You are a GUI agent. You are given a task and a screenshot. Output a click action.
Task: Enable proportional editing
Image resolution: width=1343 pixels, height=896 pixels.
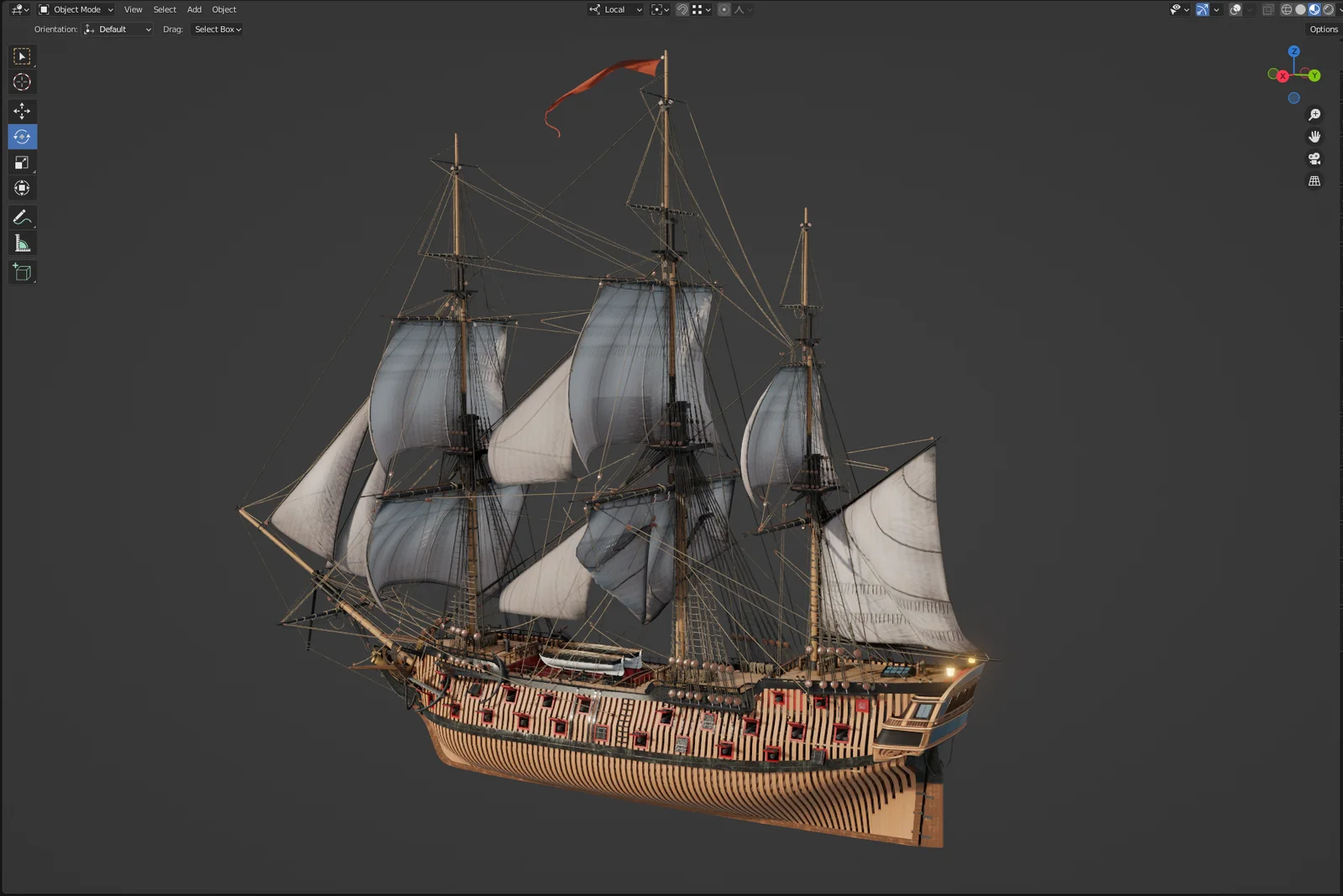[724, 9]
